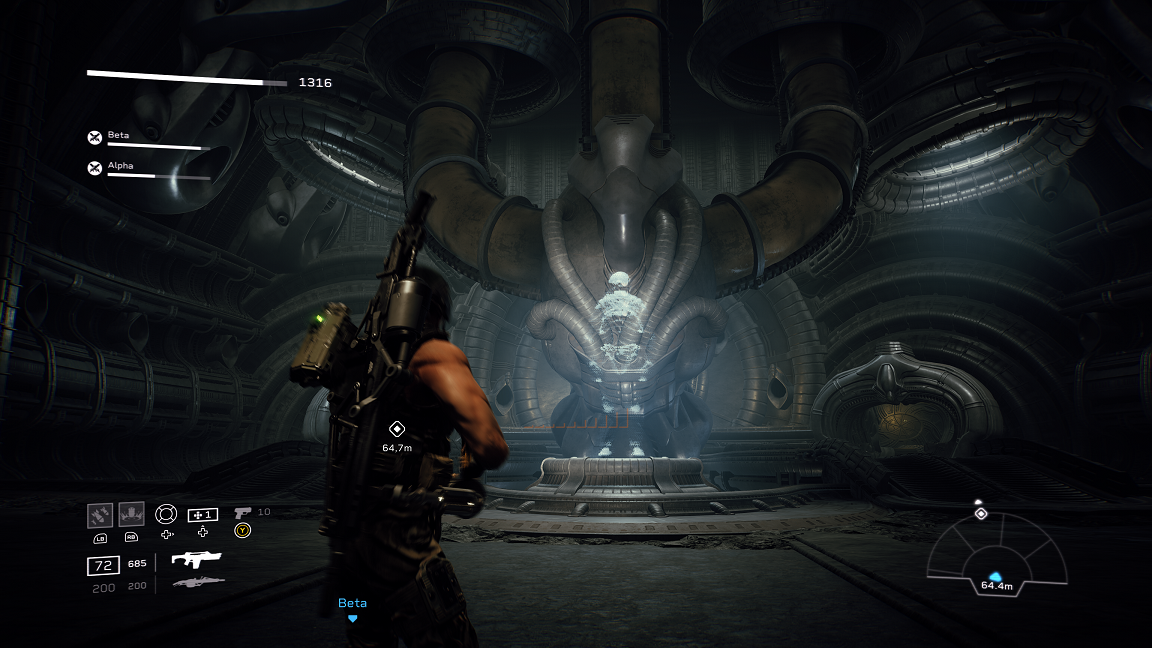Select the primary pulse rifle weapon

click(196, 560)
